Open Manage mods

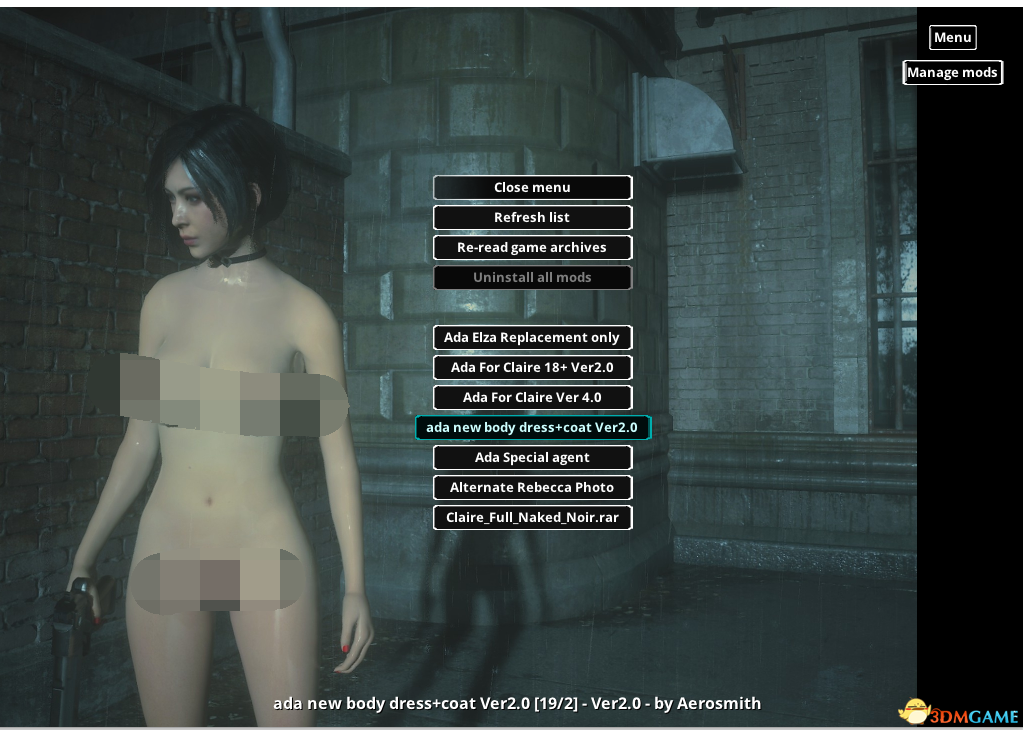point(952,72)
